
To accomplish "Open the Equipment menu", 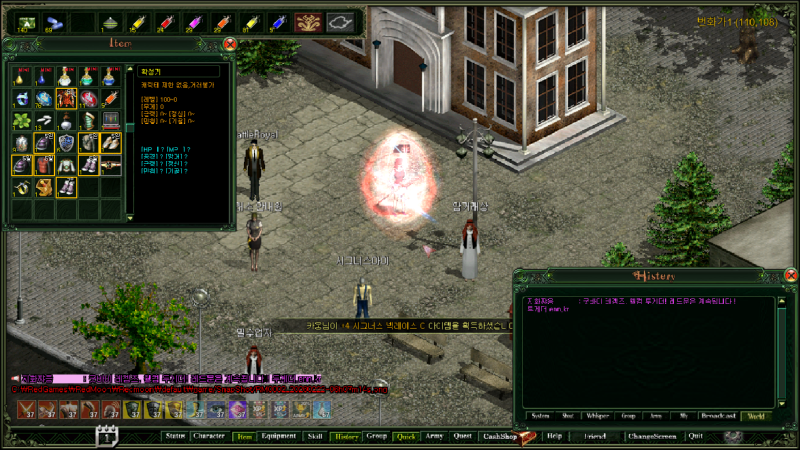I will point(277,436).
